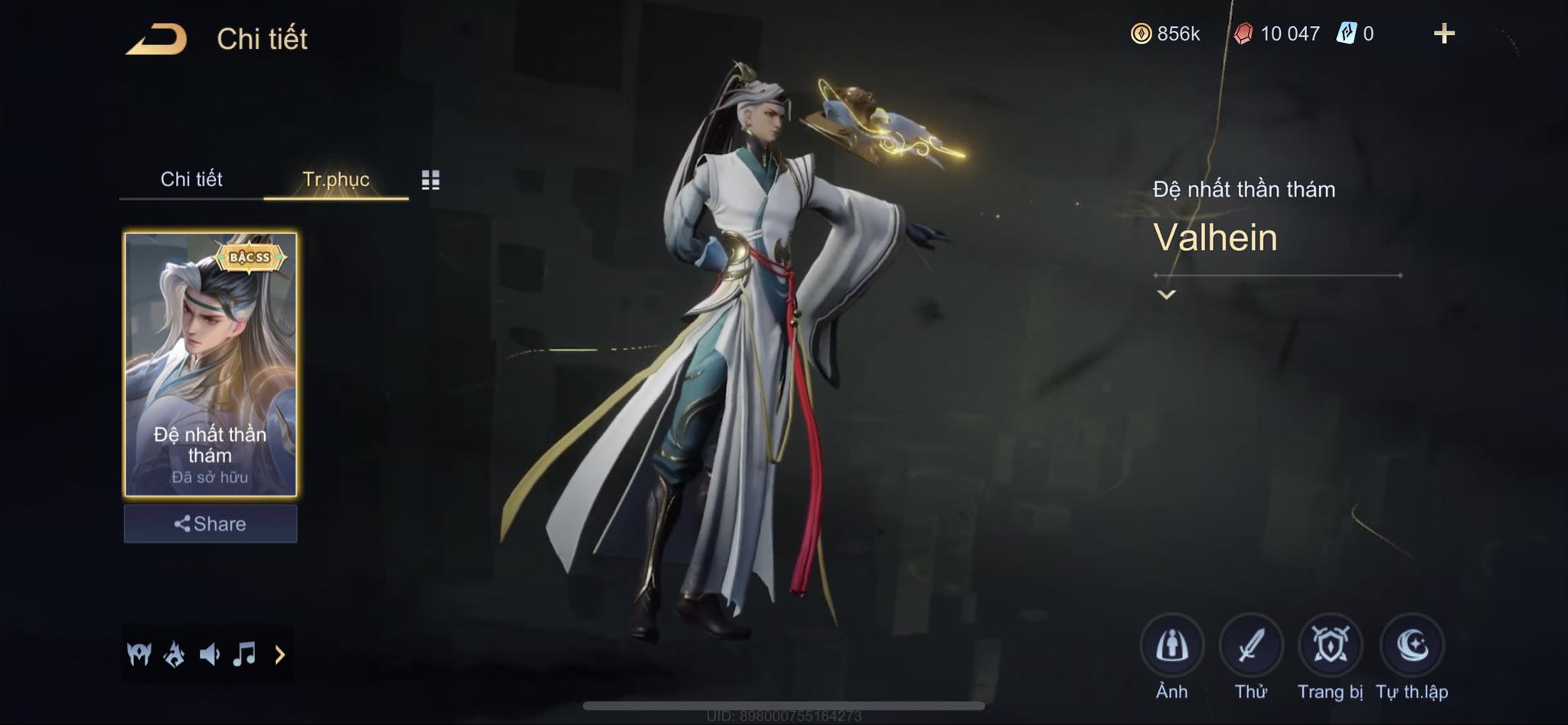
Task: Tap the music note icon
Action: coord(244,655)
